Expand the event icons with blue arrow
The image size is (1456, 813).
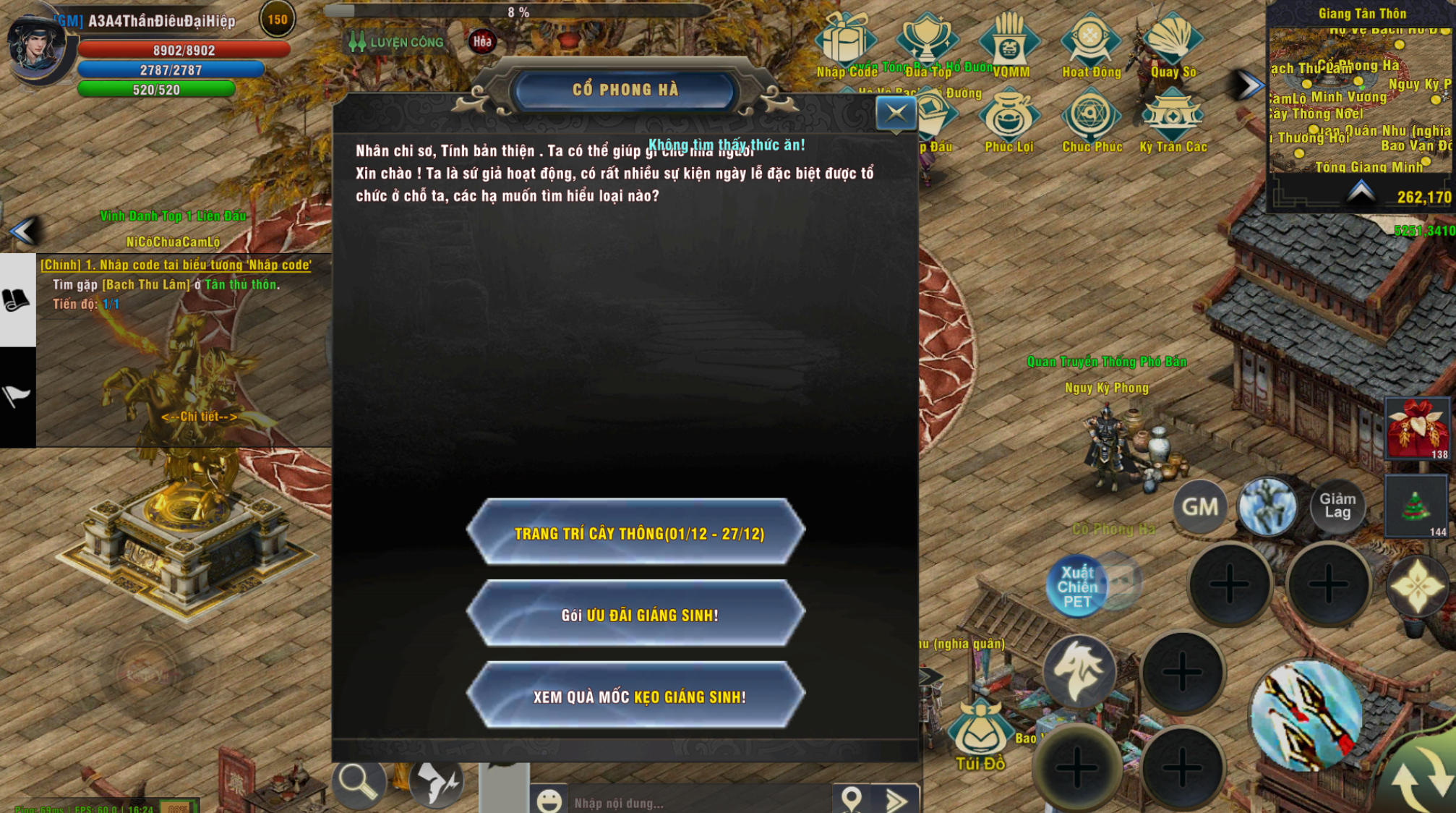point(1246,83)
